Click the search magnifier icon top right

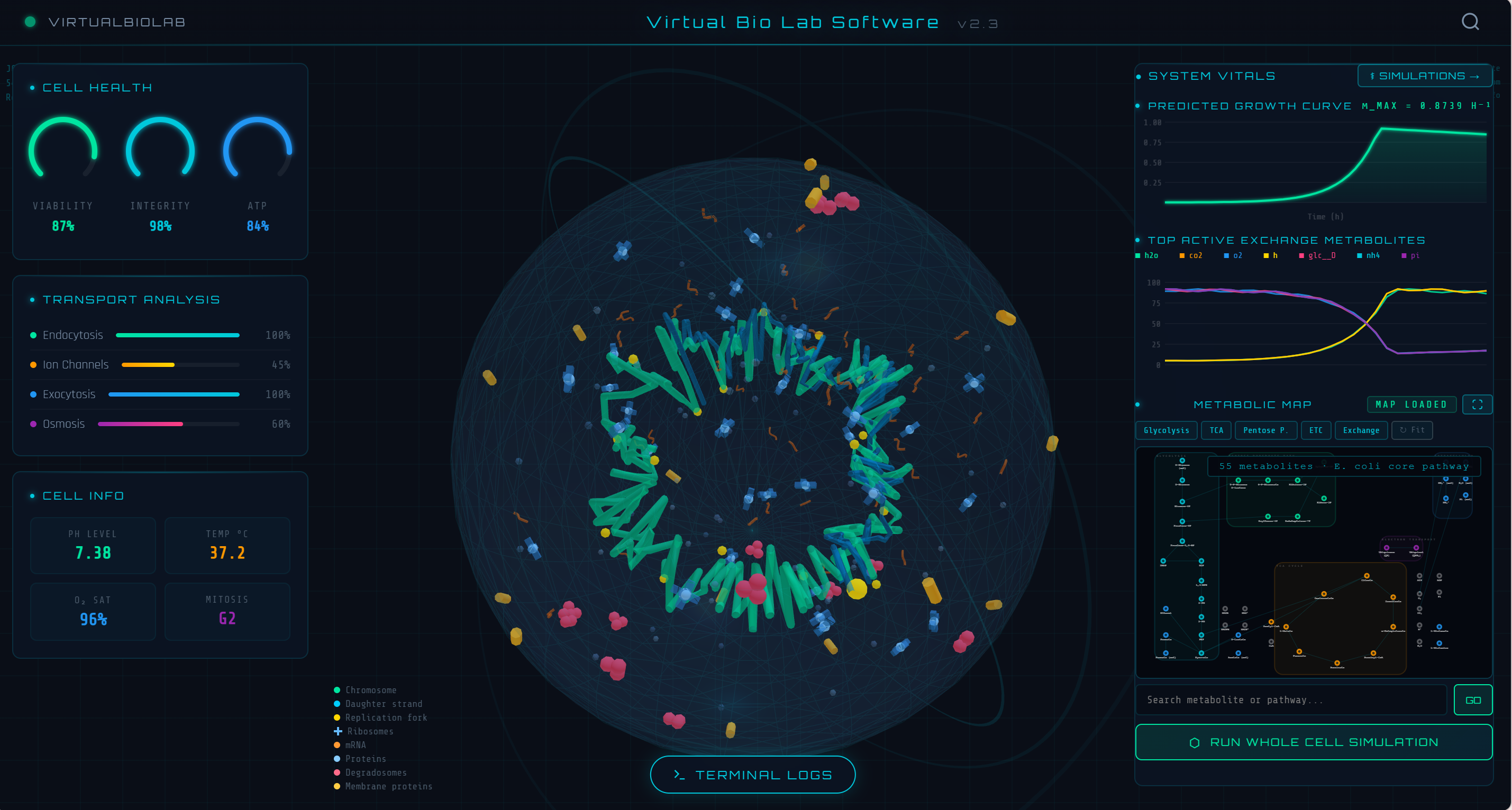pos(1470,22)
